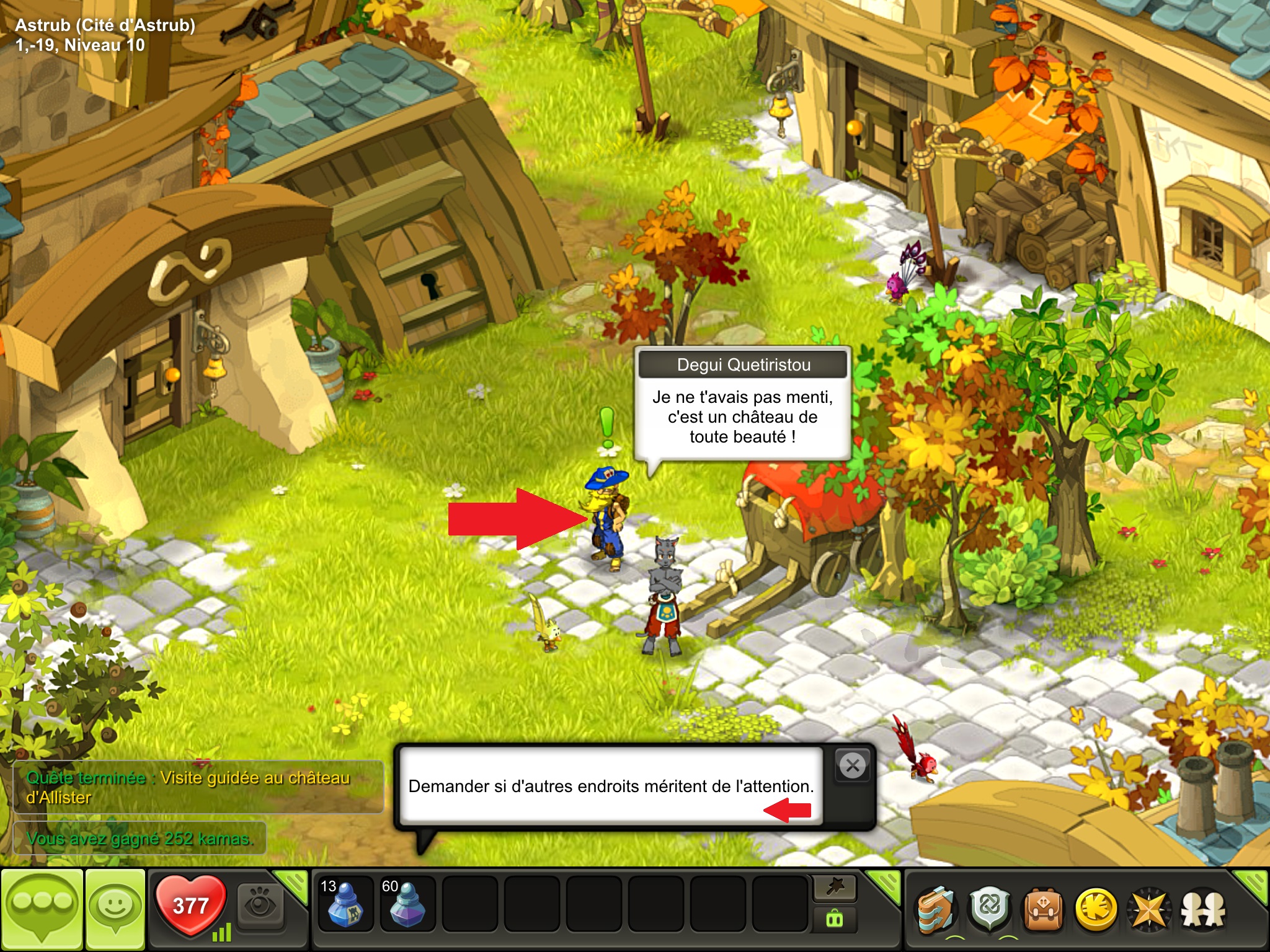Switch shortcut bar to green bag items tab

[x=835, y=920]
